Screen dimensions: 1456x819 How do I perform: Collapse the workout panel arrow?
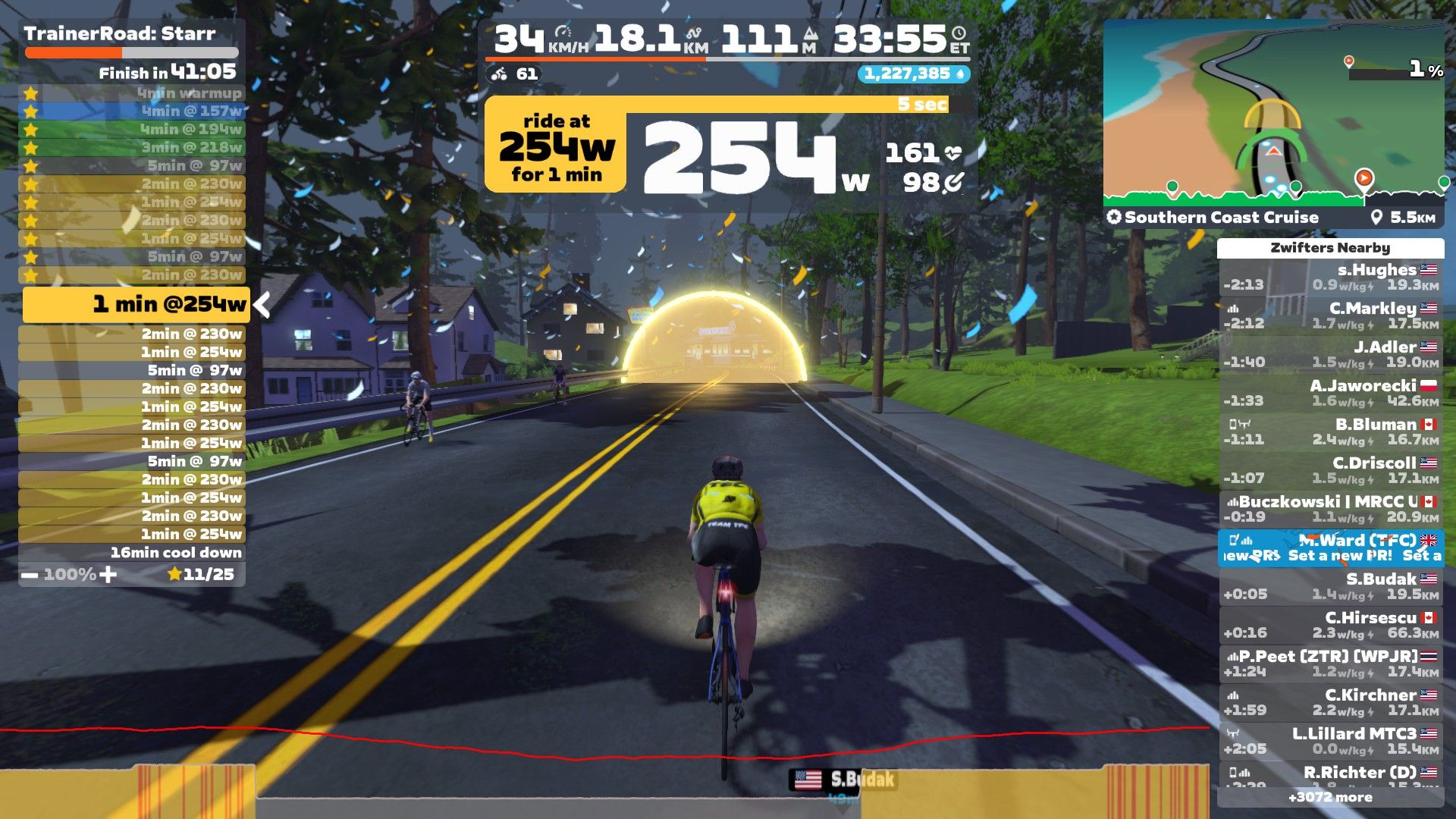[x=262, y=305]
